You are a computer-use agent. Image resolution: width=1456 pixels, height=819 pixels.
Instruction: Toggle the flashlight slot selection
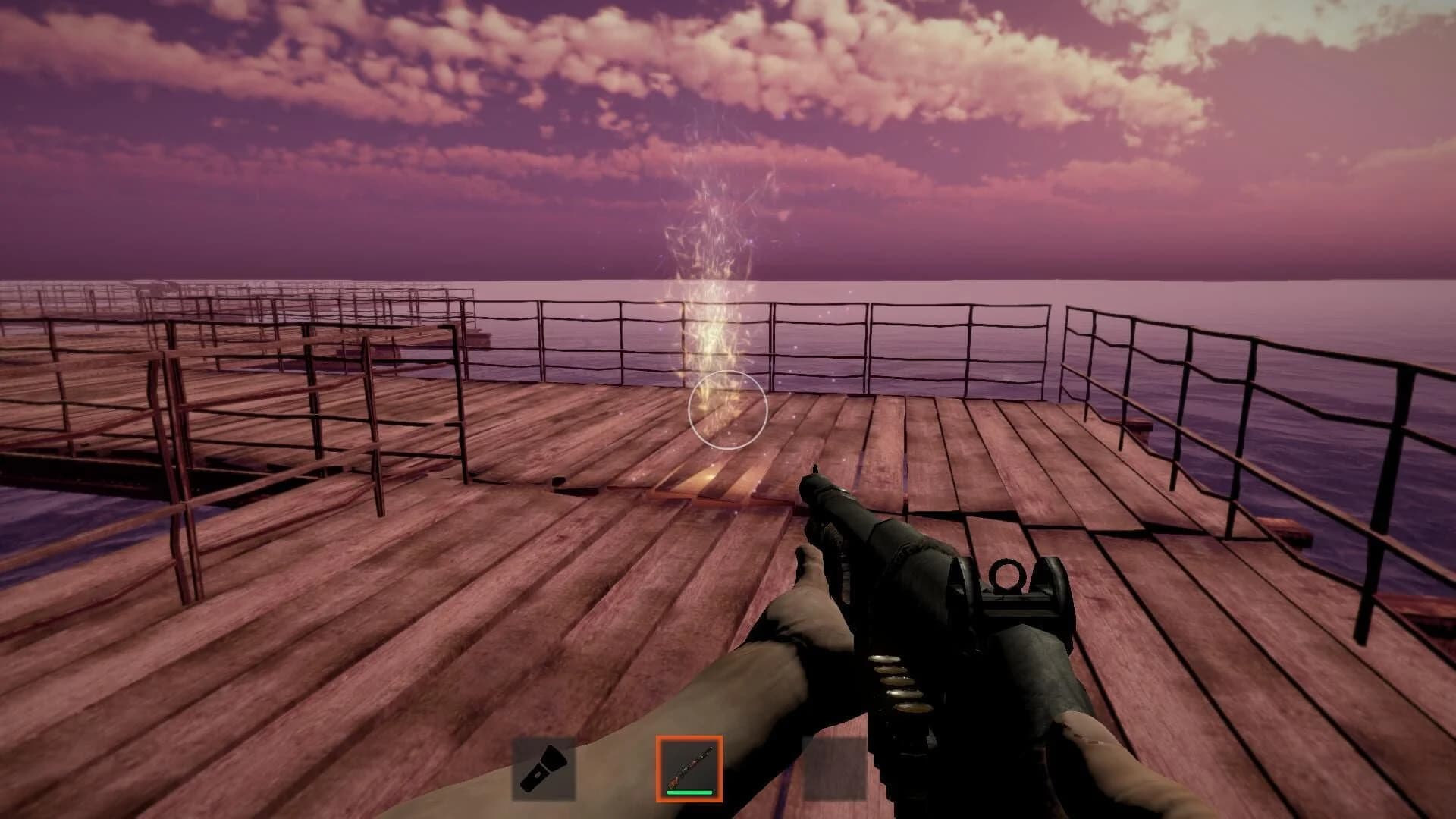[x=544, y=768]
